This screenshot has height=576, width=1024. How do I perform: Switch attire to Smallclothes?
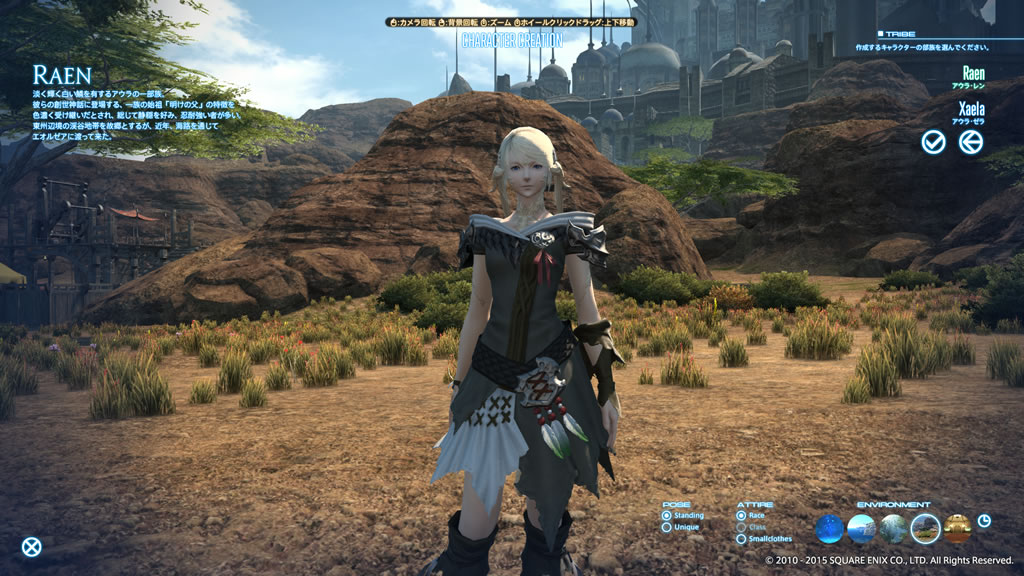click(739, 539)
